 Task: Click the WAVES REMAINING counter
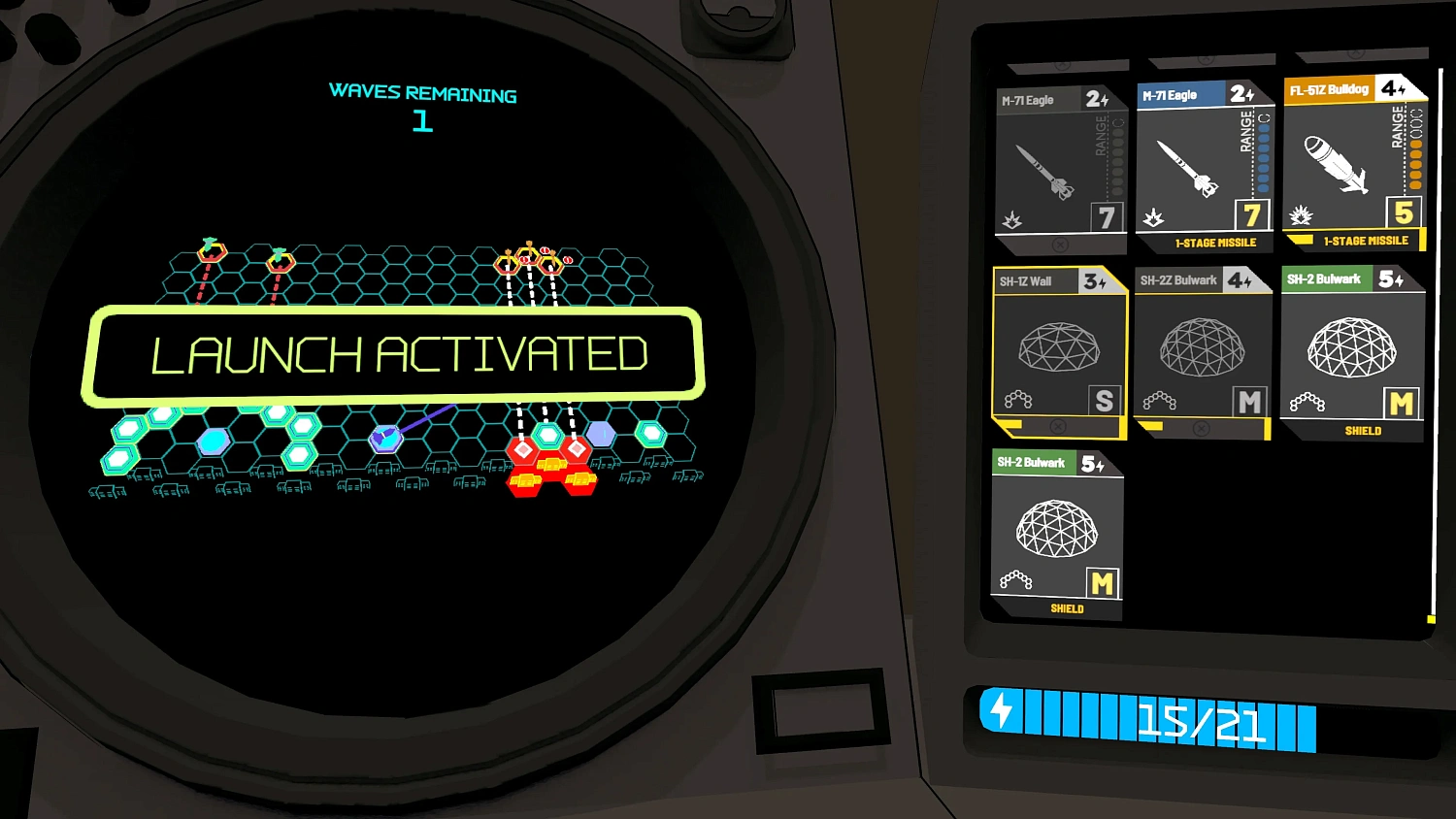(424, 107)
